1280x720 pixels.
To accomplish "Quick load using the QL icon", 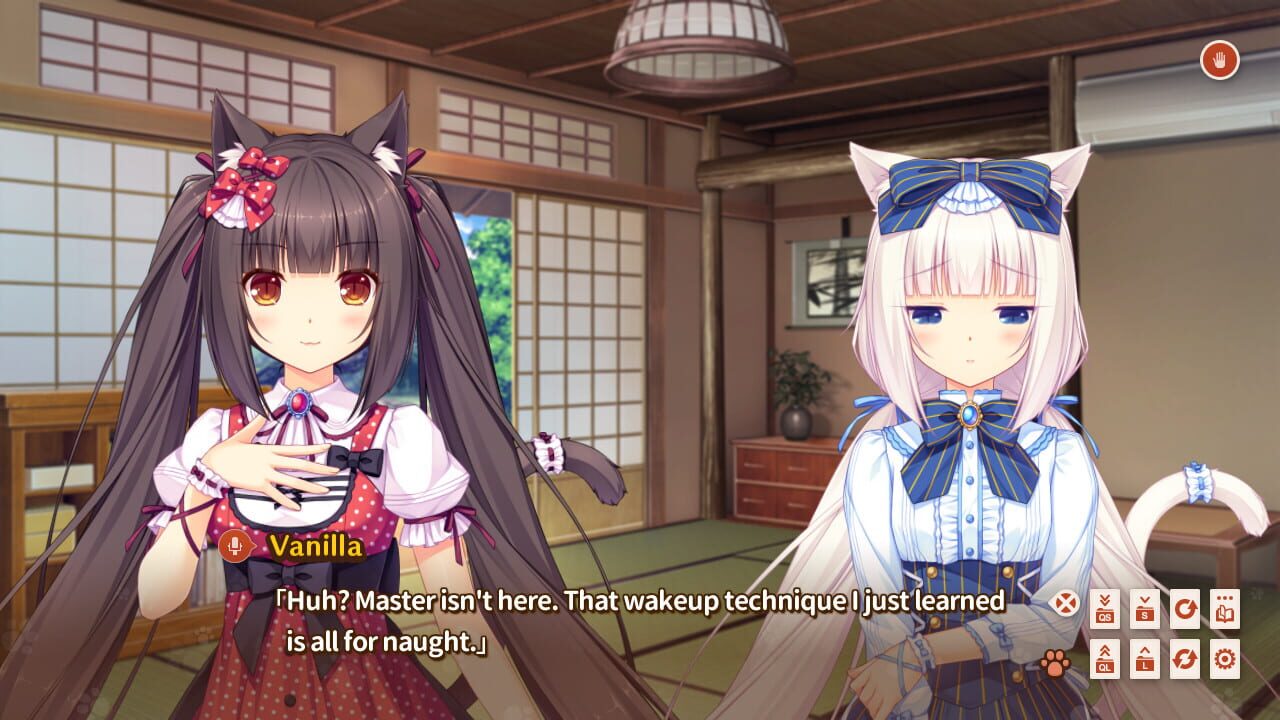I will (x=1105, y=658).
